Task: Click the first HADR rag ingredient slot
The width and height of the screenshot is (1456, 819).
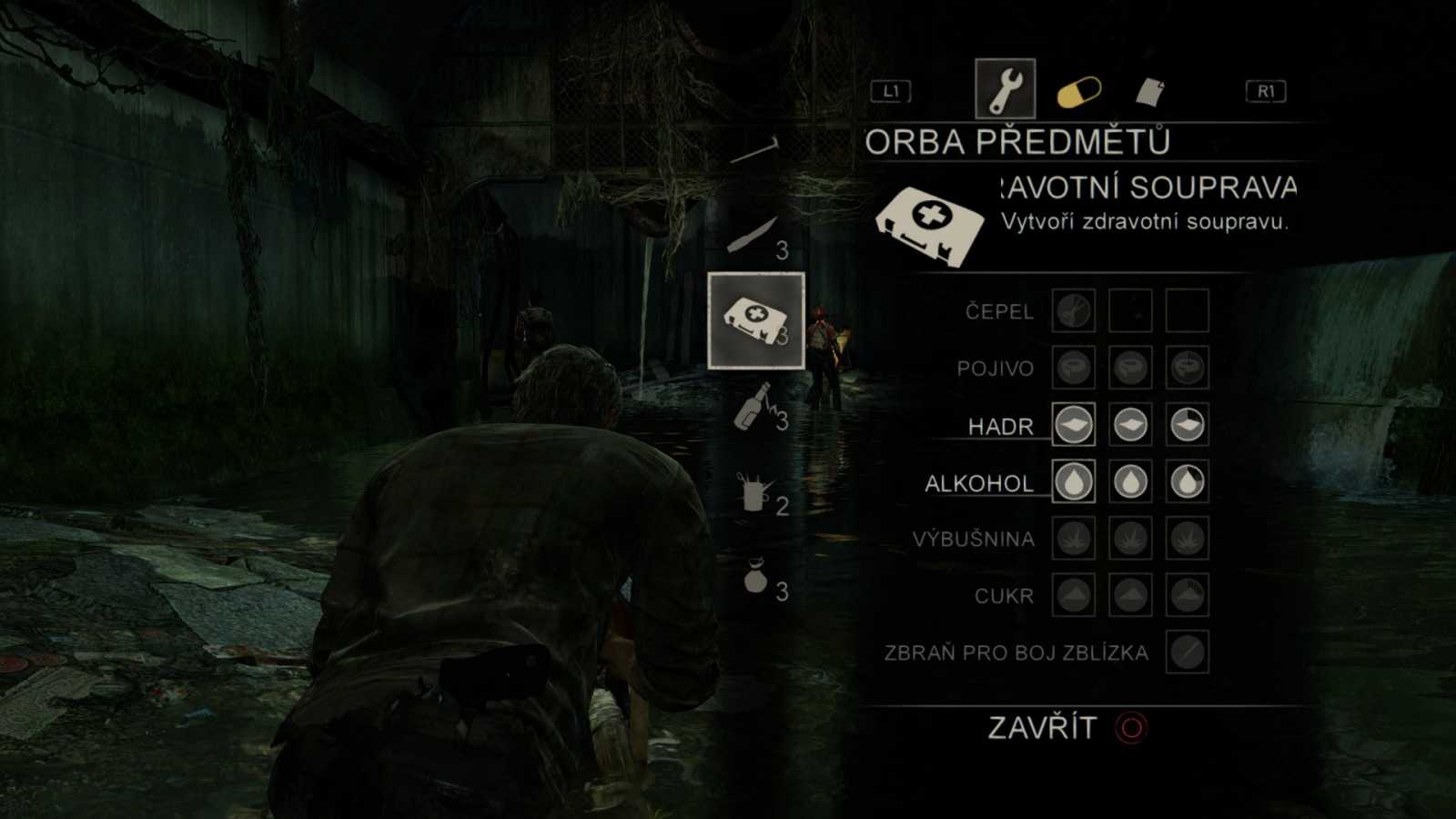Action: click(1072, 425)
